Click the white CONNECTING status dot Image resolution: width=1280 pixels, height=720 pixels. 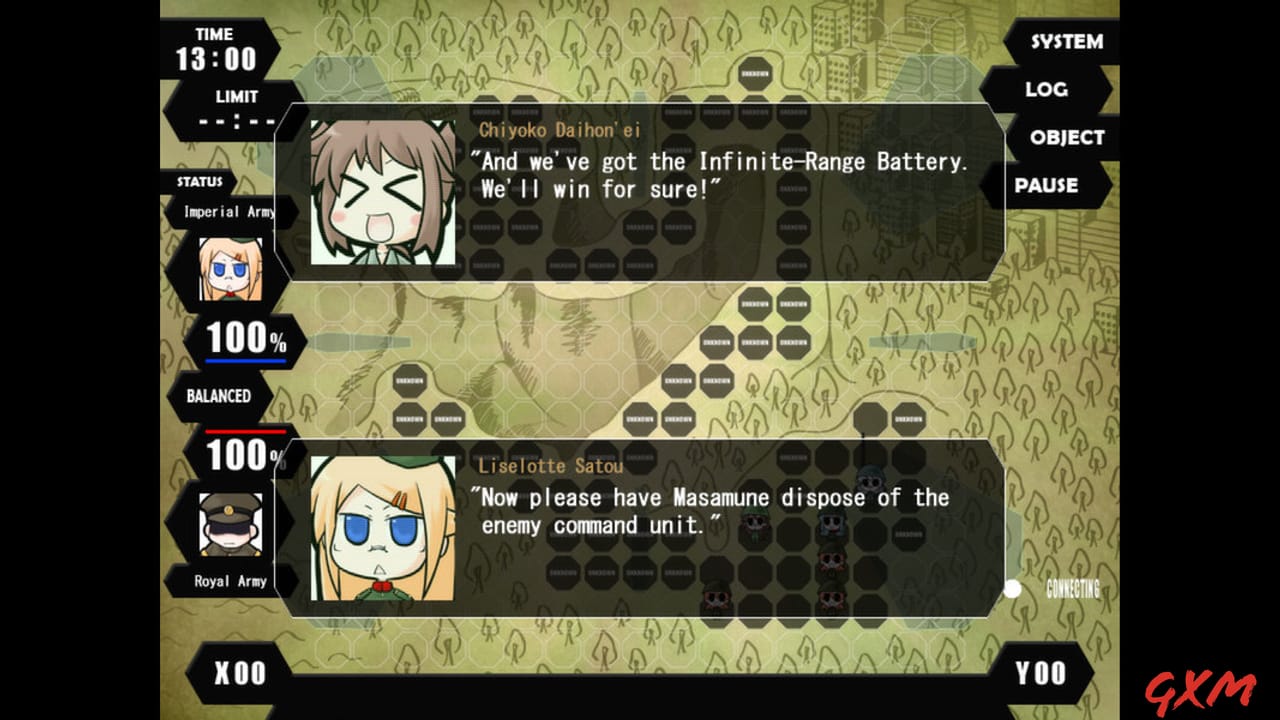click(x=1013, y=589)
